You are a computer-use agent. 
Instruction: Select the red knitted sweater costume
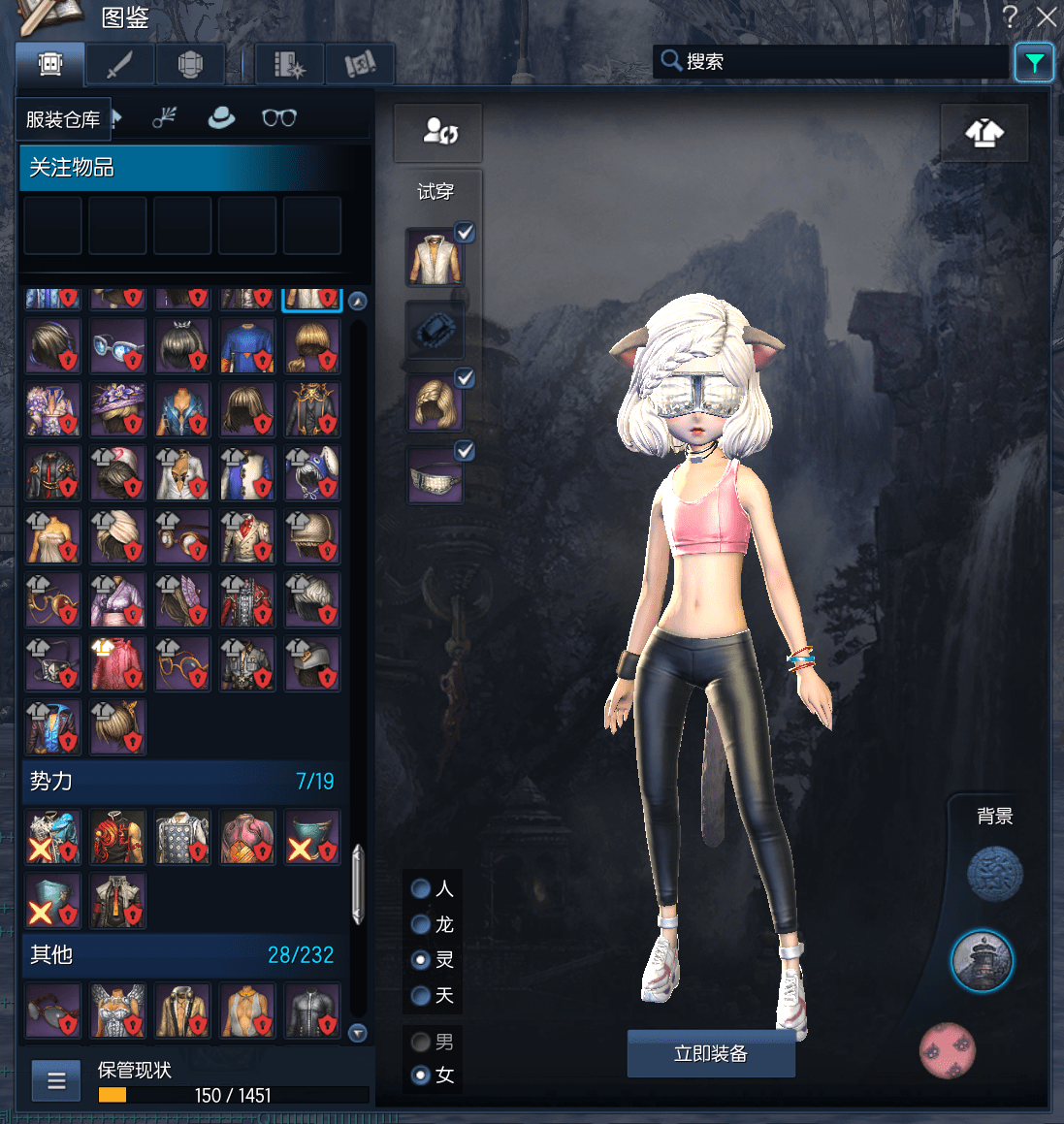pyautogui.click(x=117, y=664)
